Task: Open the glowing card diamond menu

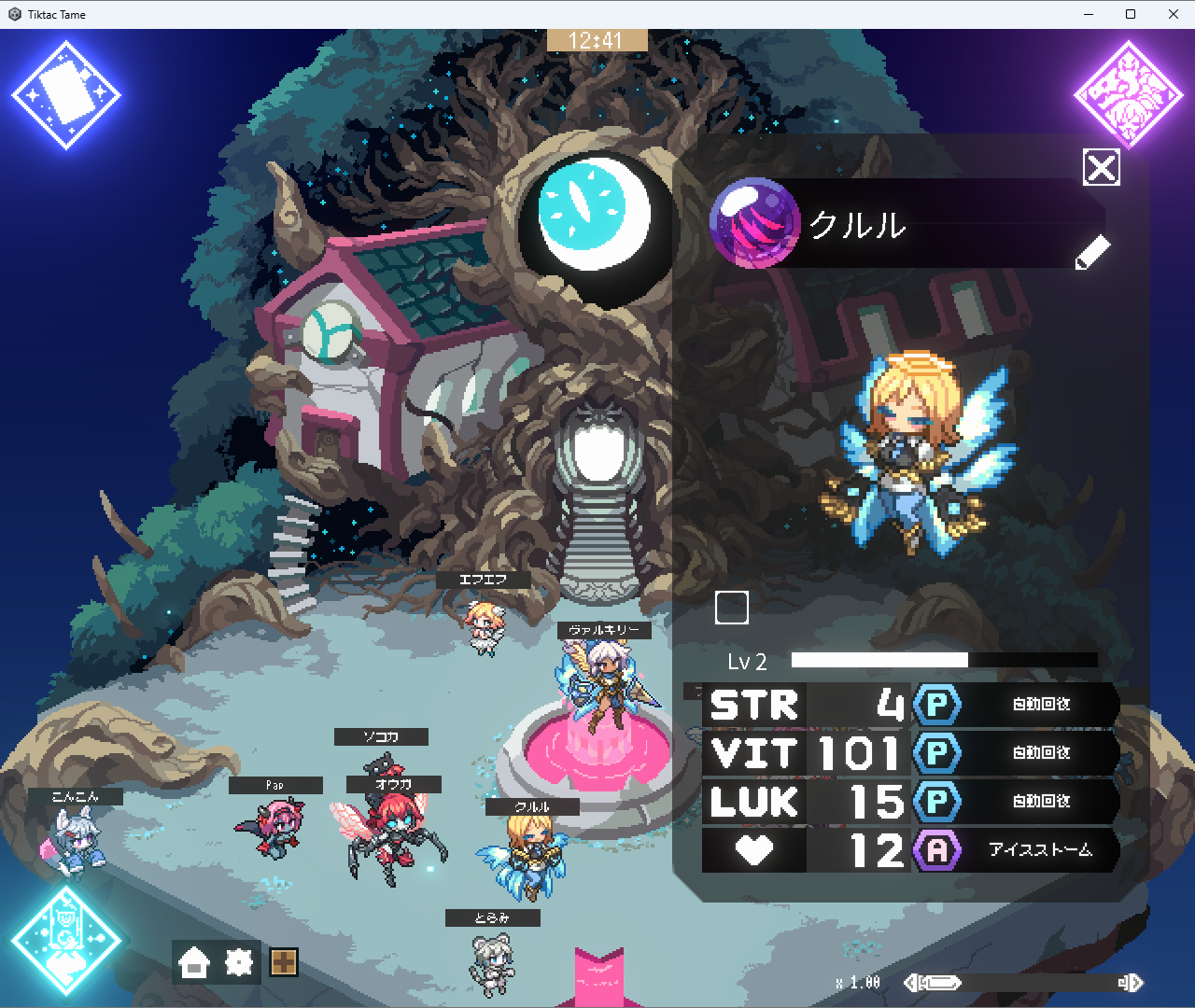Action: [x=66, y=95]
